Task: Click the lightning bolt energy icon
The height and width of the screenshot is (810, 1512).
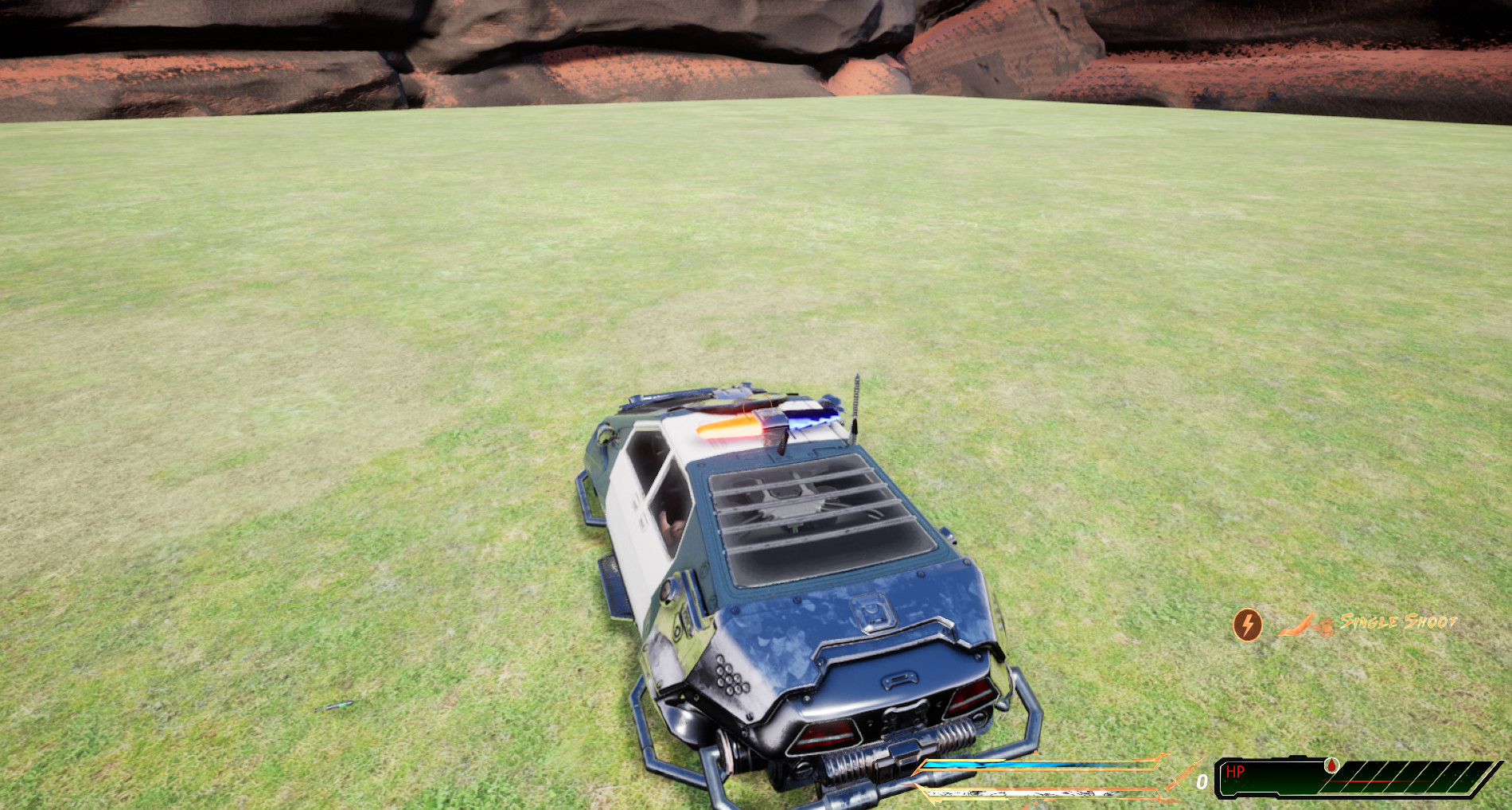Action: [x=1247, y=624]
